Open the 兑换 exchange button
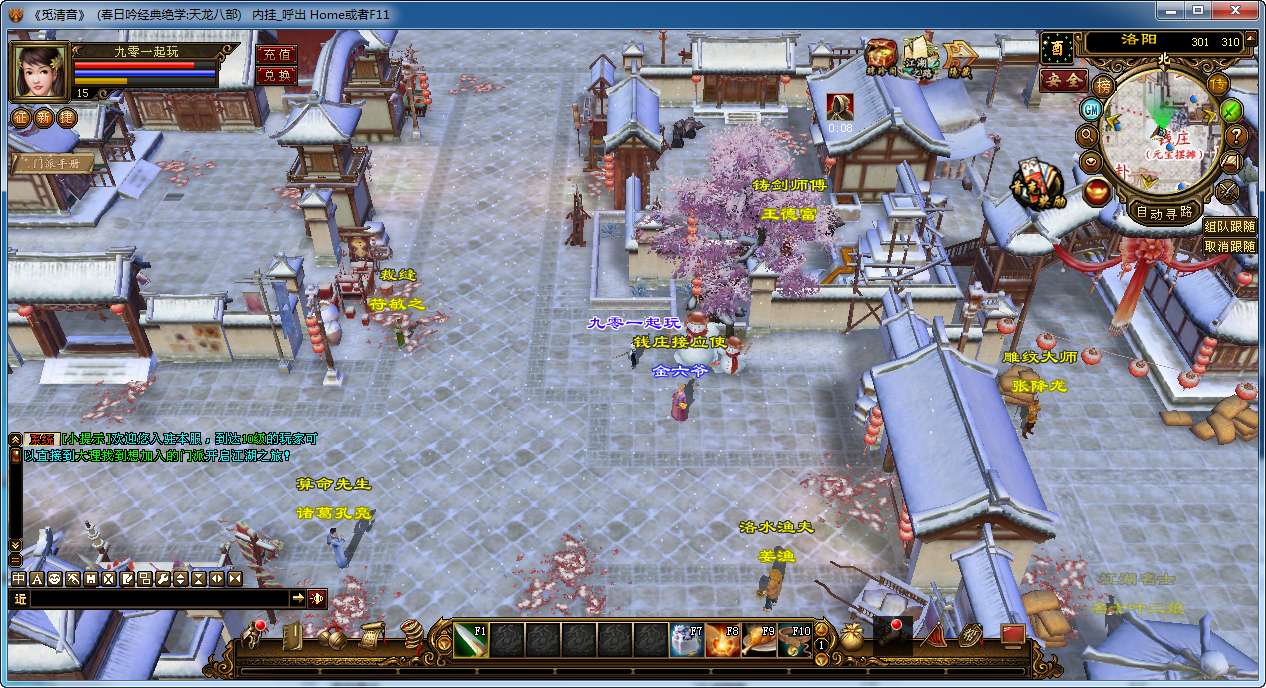The width and height of the screenshot is (1266, 688). pos(276,75)
